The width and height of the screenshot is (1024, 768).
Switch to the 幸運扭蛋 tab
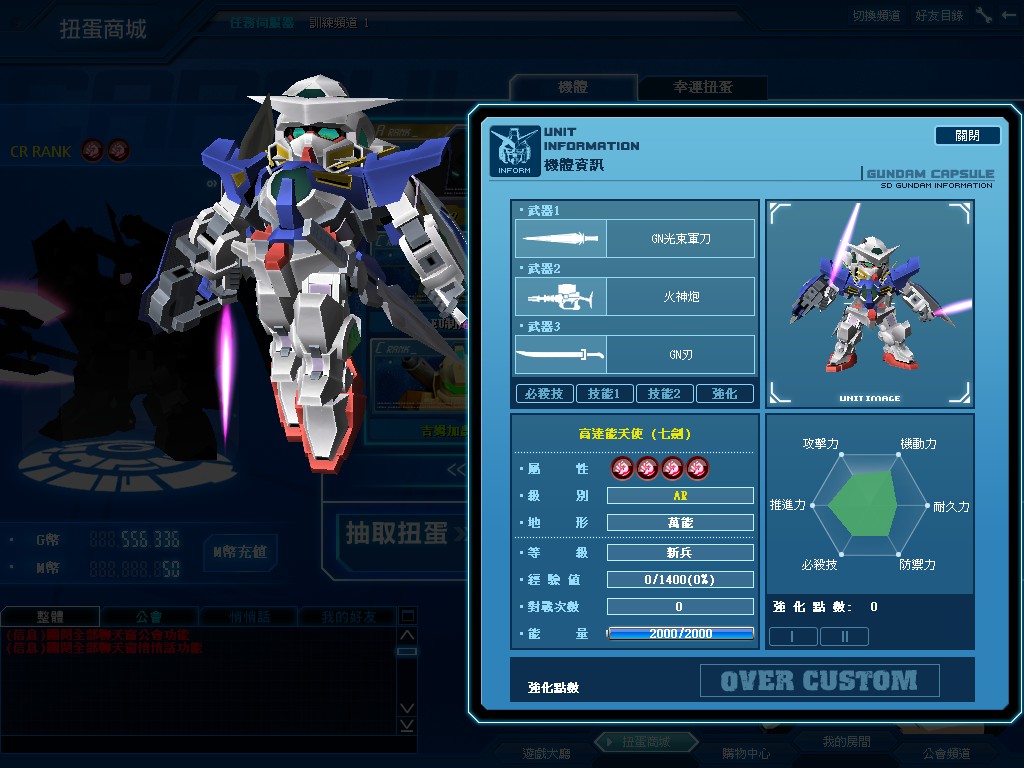[x=702, y=88]
